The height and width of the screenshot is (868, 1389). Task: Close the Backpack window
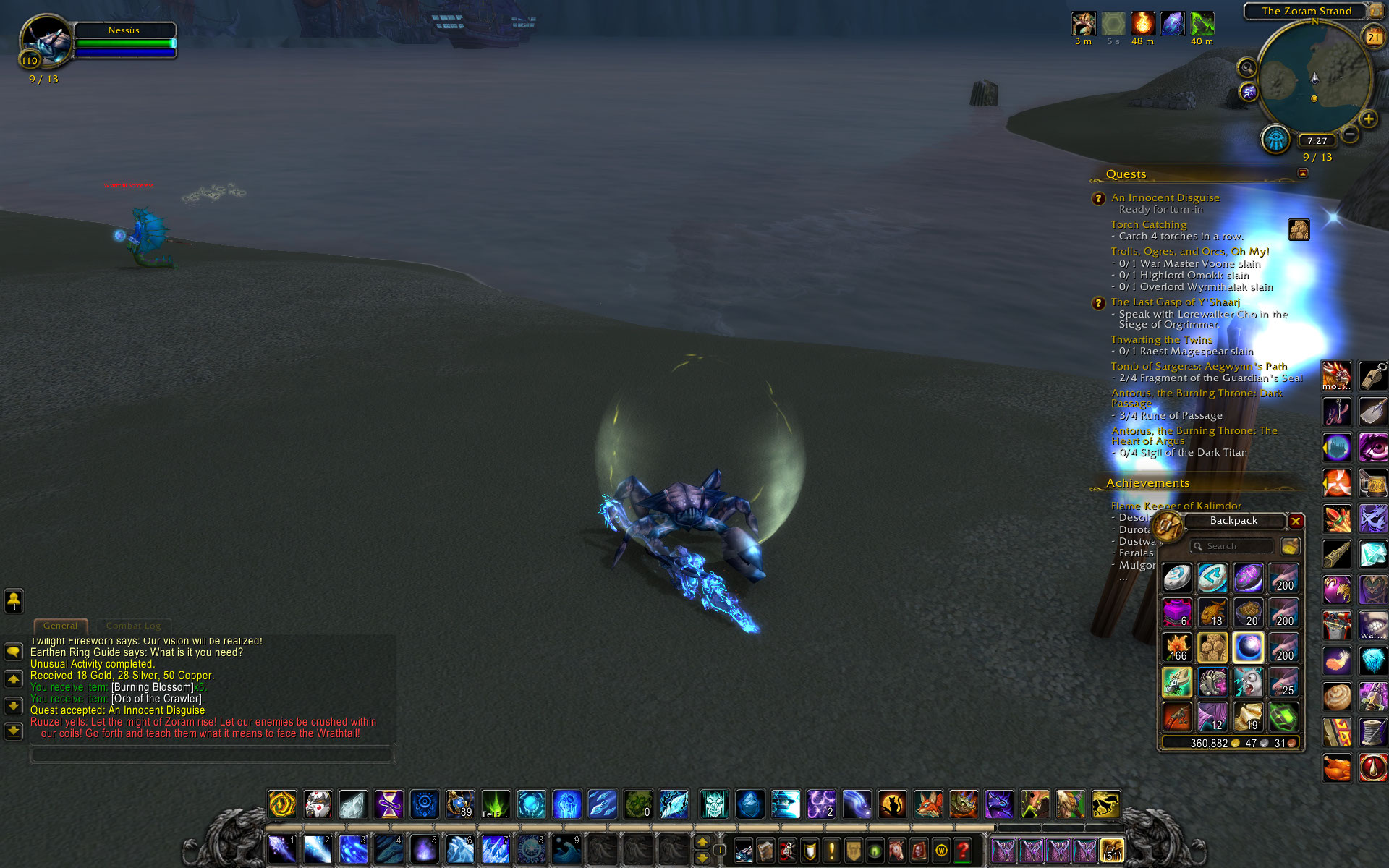[1296, 521]
